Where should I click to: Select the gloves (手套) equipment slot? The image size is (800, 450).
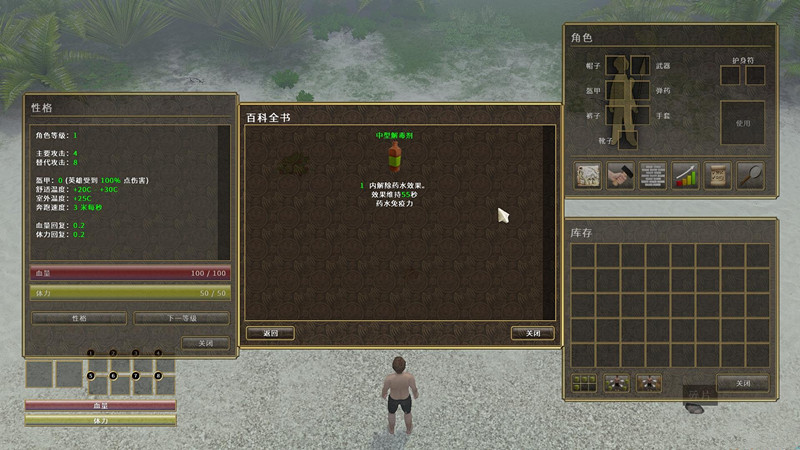641,116
